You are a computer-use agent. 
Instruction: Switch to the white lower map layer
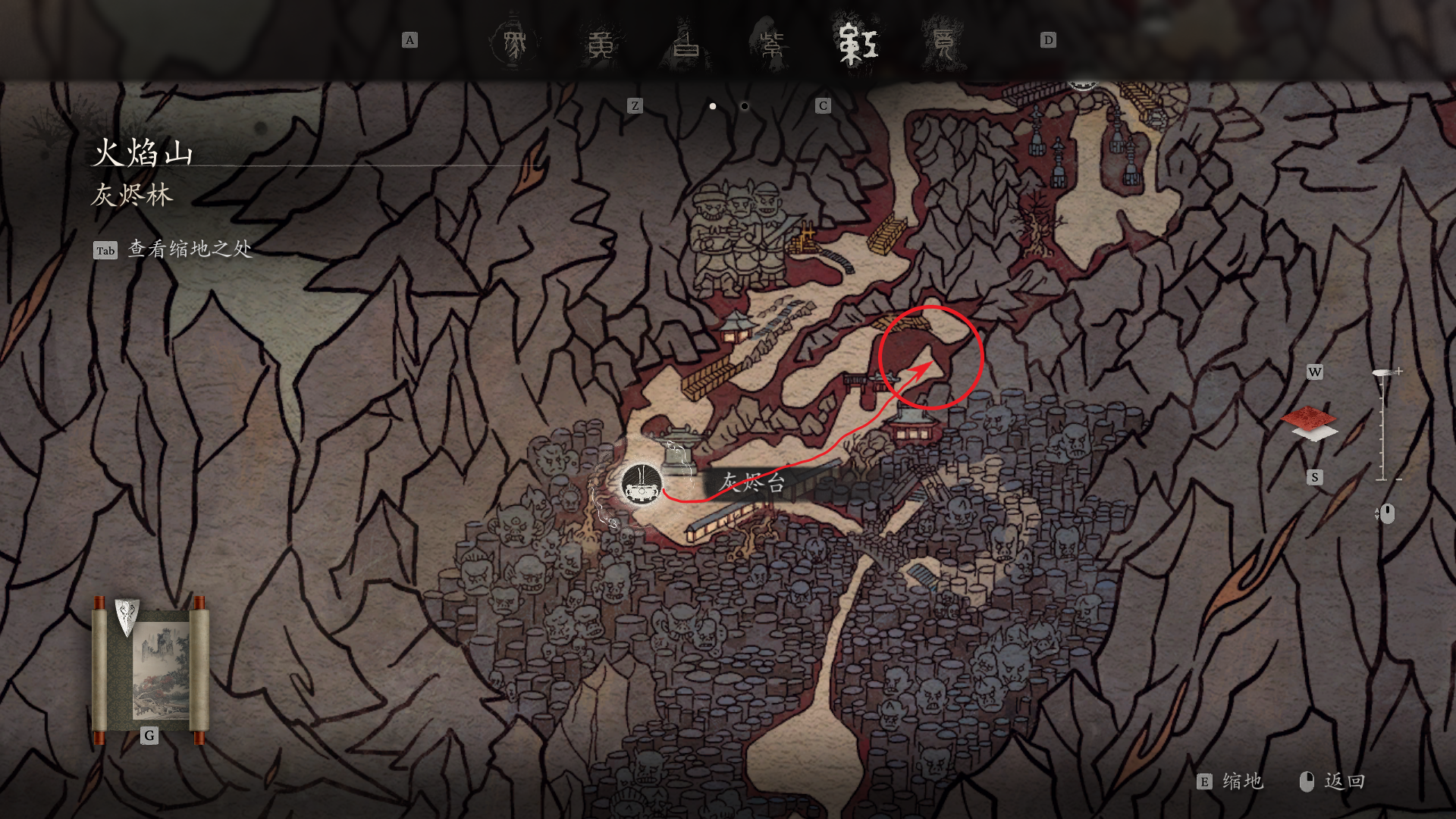(1315, 434)
